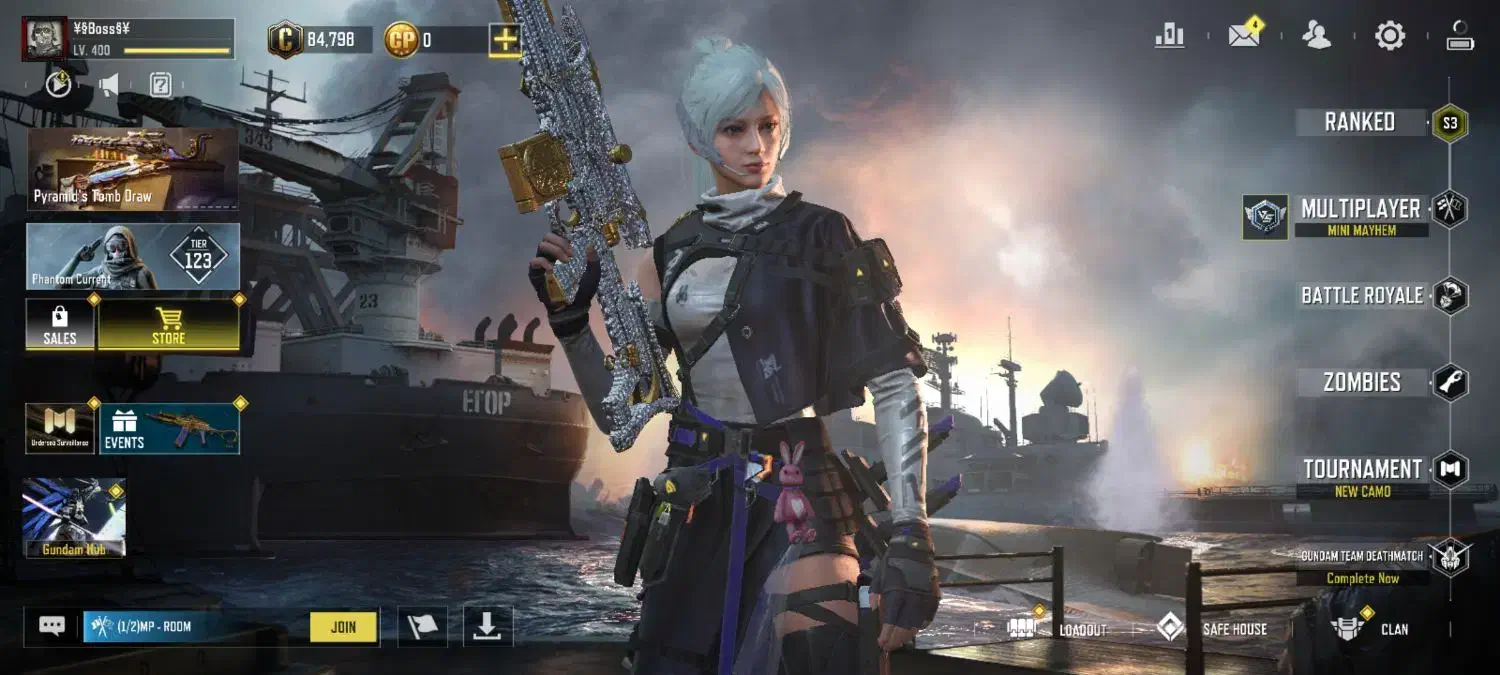Image resolution: width=1500 pixels, height=675 pixels.
Task: View Phantom Current battle pass tier
Action: [x=133, y=256]
